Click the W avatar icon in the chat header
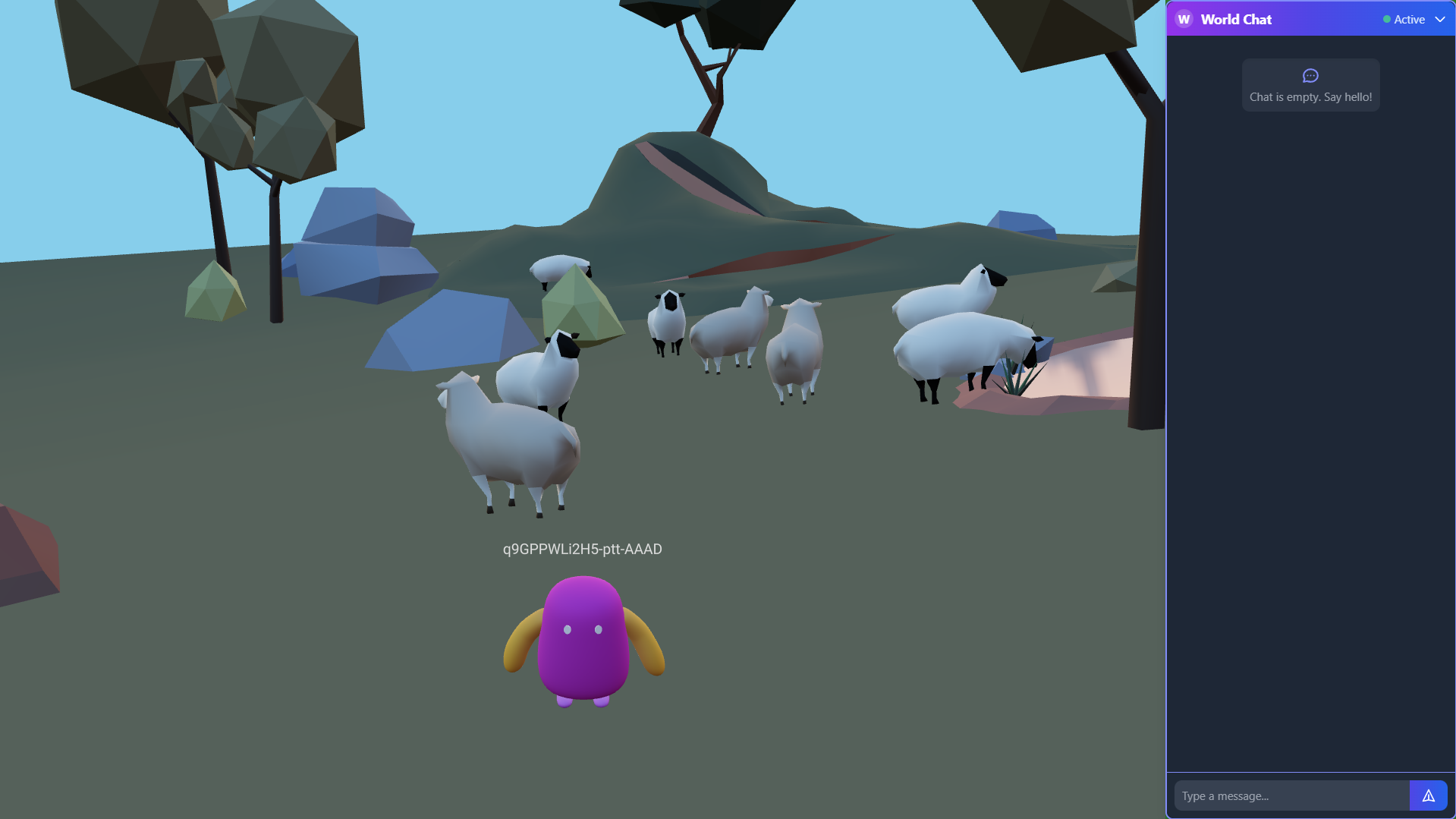Viewport: 1456px width, 819px height. click(x=1183, y=19)
